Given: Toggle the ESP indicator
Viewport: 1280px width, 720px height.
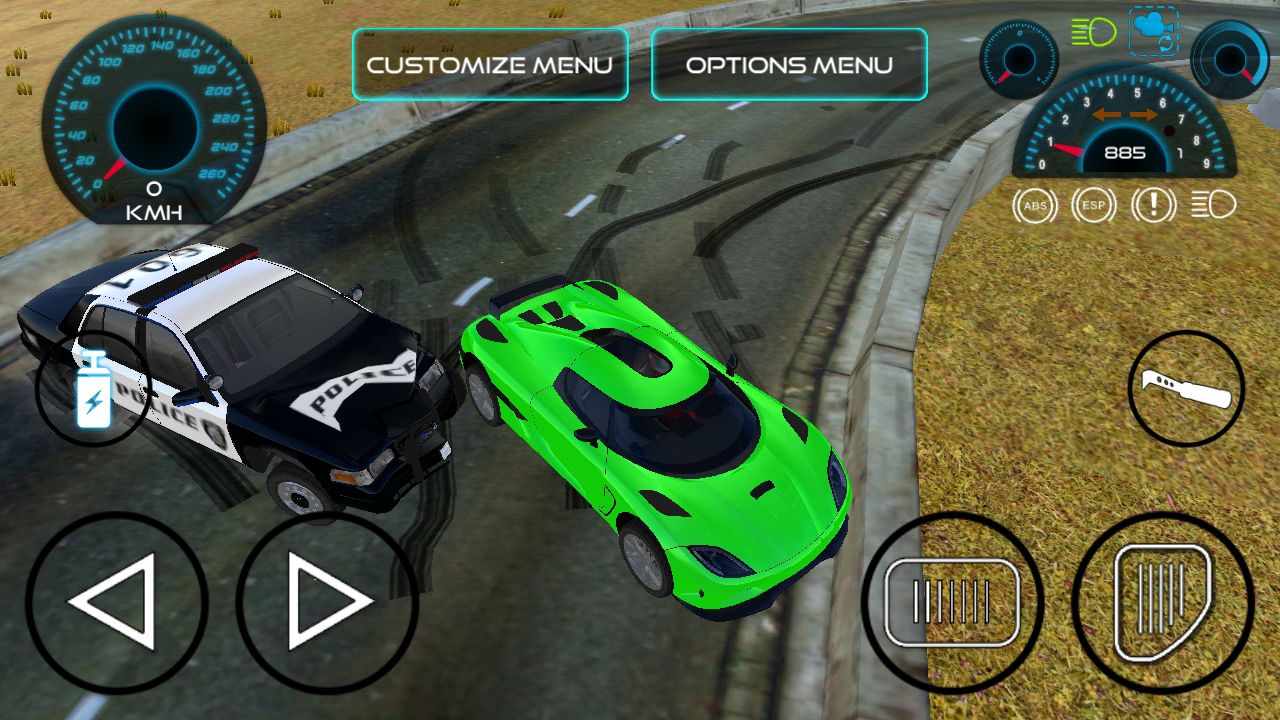Looking at the screenshot, I should point(1093,206).
